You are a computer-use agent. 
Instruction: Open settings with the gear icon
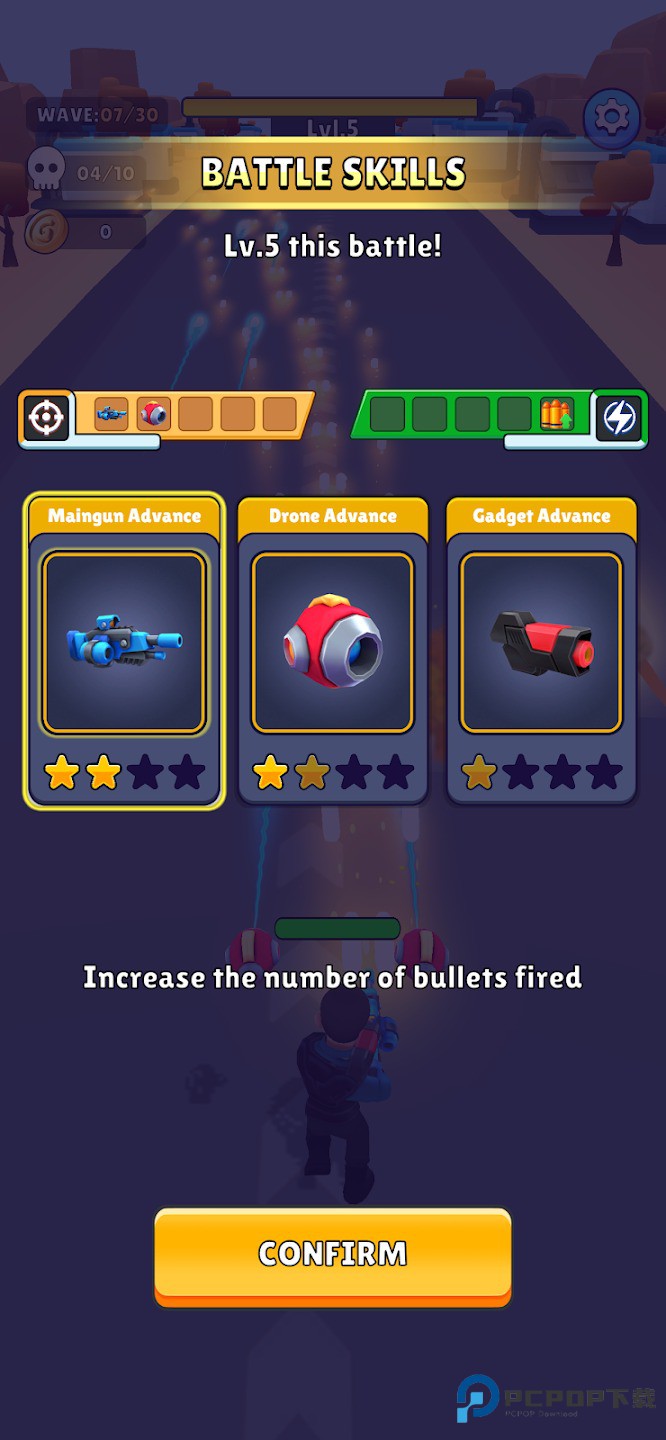pos(611,118)
